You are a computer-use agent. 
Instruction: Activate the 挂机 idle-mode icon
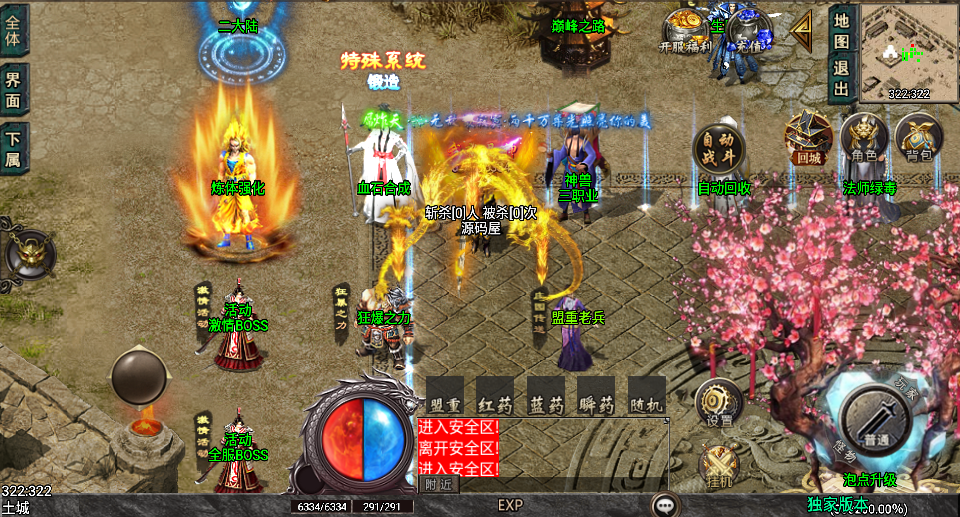click(x=718, y=465)
